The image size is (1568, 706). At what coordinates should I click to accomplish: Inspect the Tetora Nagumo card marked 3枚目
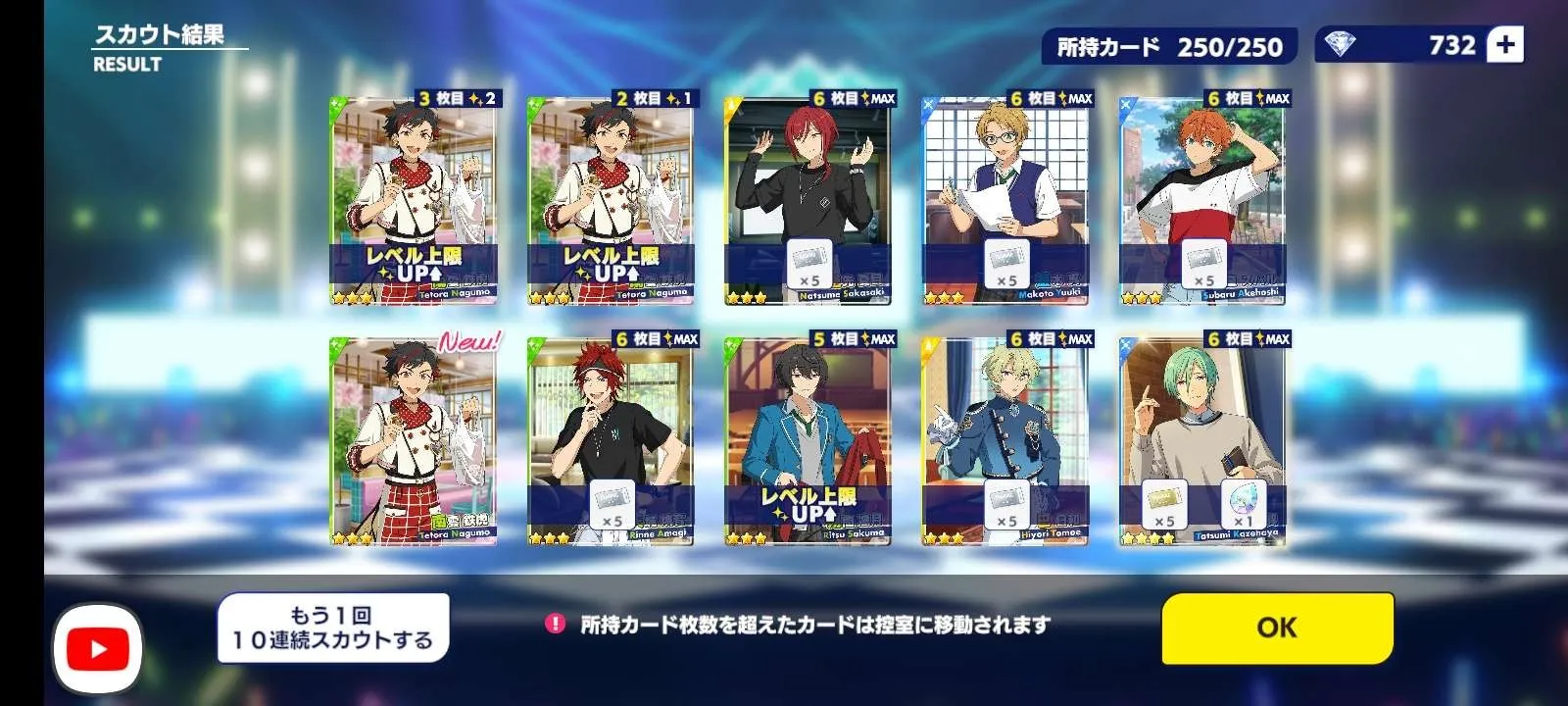(x=414, y=201)
